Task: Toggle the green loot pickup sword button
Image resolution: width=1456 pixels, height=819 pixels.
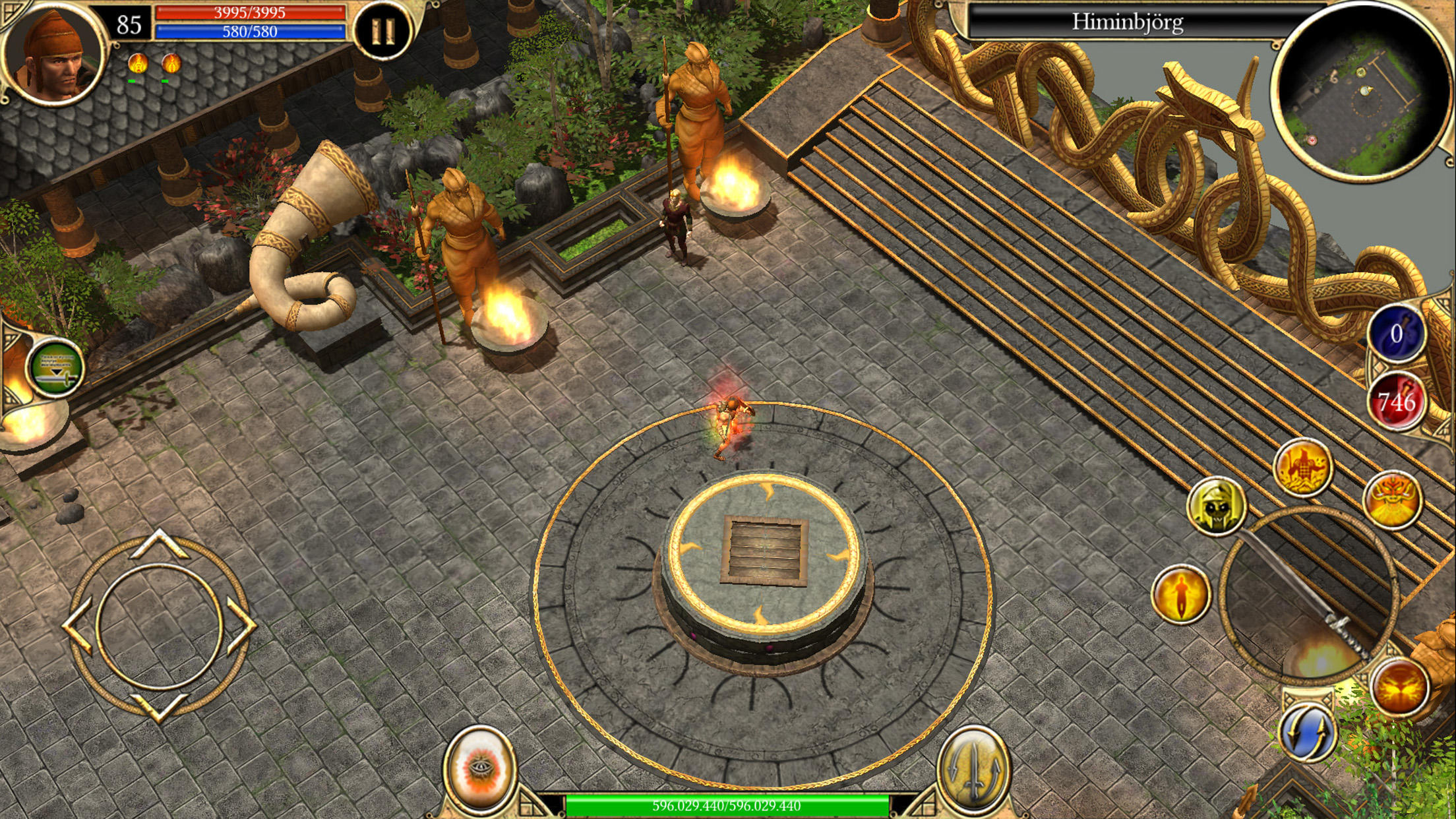Action: click(x=56, y=368)
